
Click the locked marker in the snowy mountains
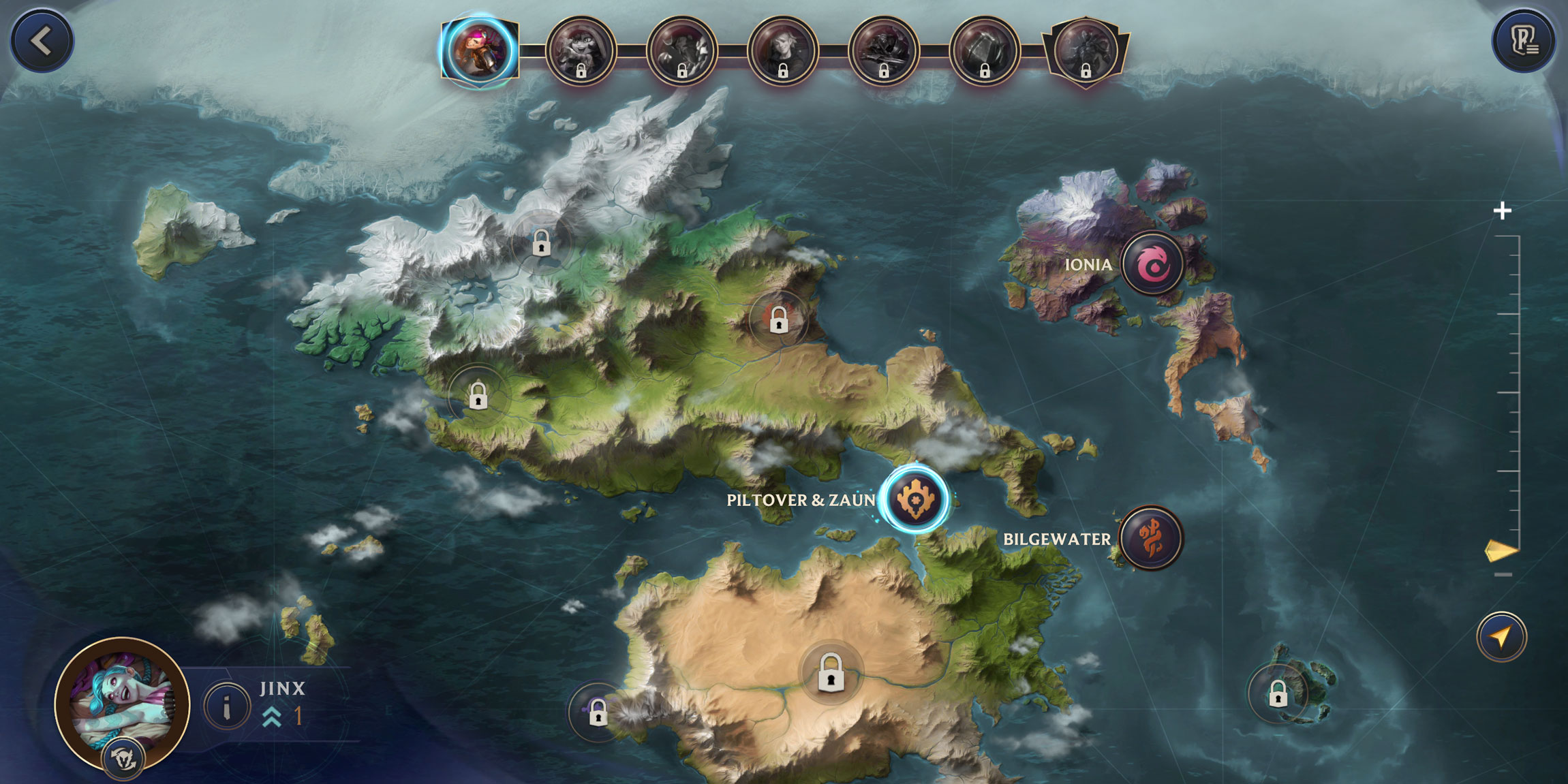tap(541, 242)
